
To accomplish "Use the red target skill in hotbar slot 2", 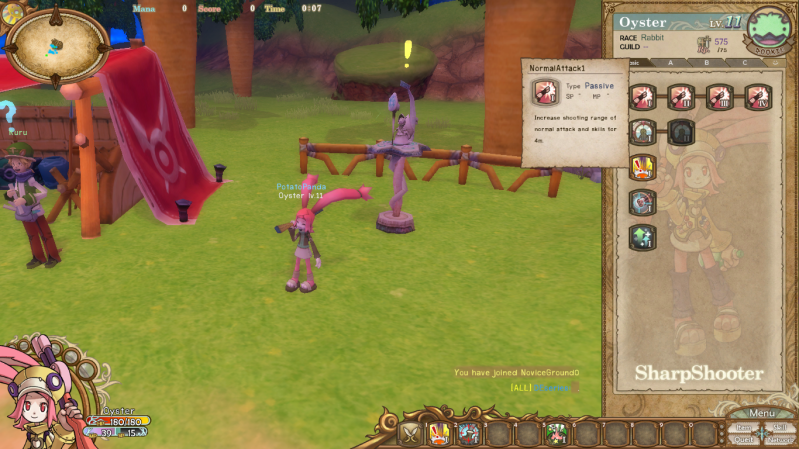I will pos(469,433).
